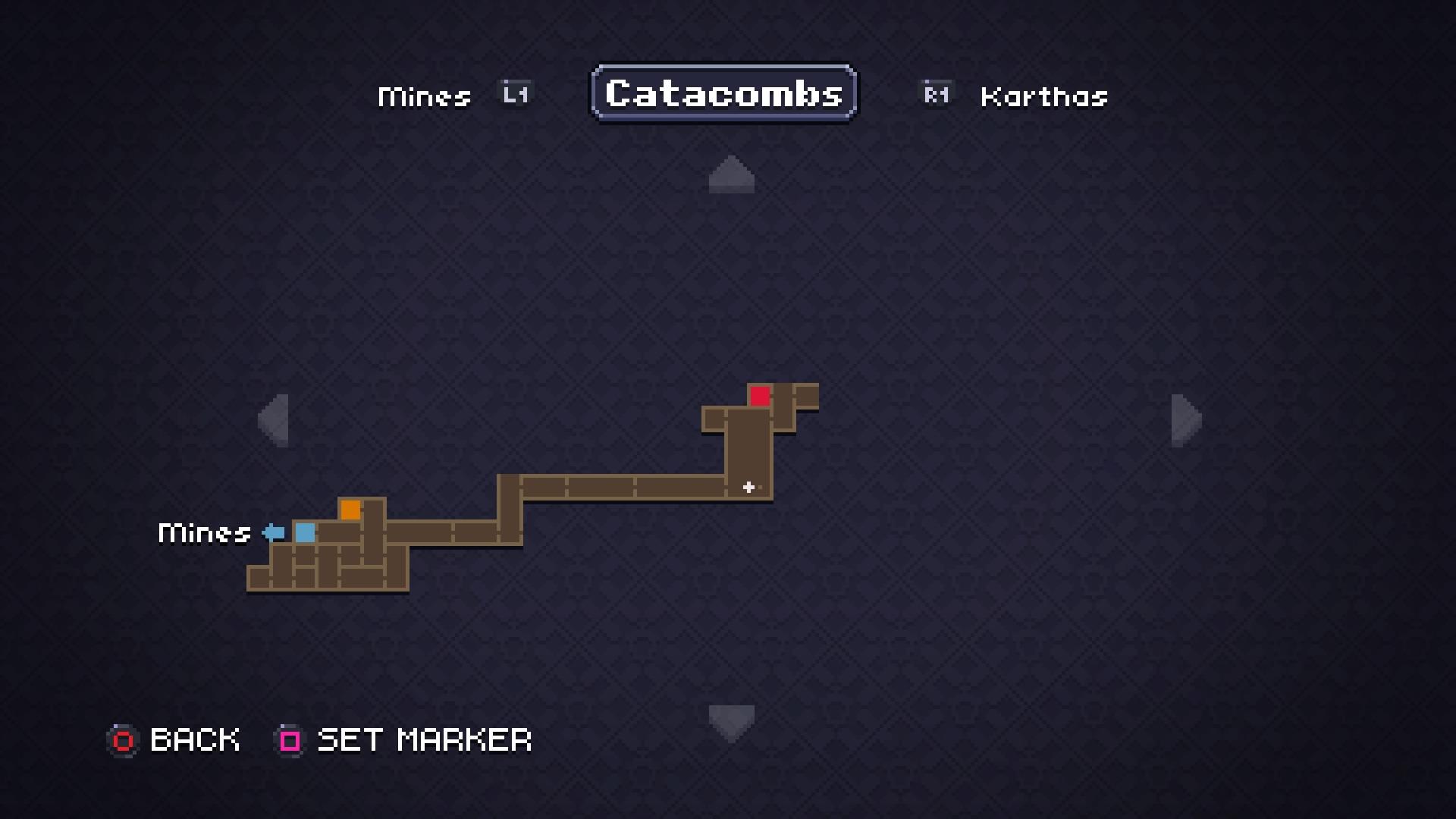This screenshot has width=1456, height=819.
Task: Select the orange room marker on map
Action: [x=350, y=510]
